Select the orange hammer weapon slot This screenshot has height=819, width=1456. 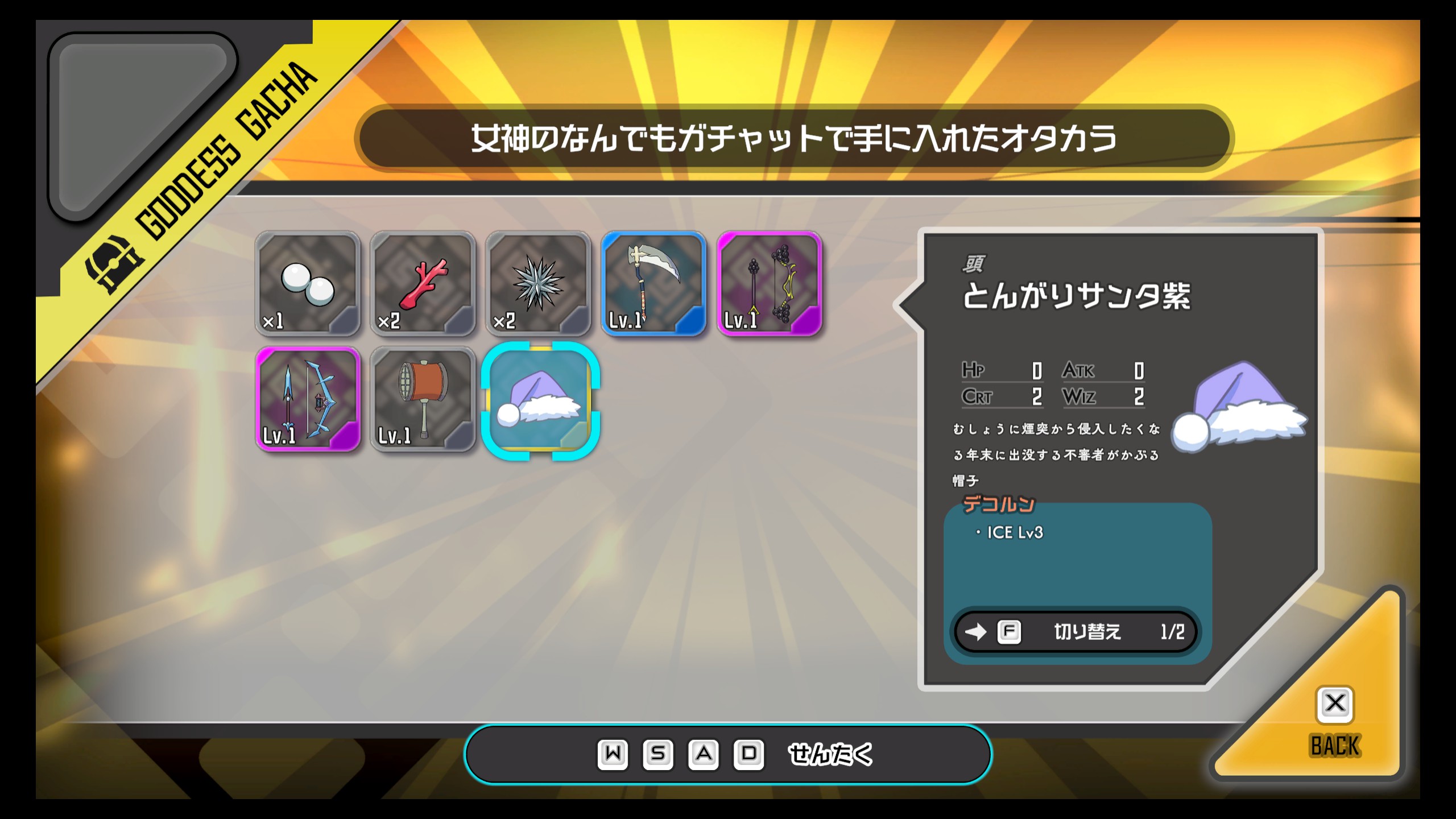[423, 399]
